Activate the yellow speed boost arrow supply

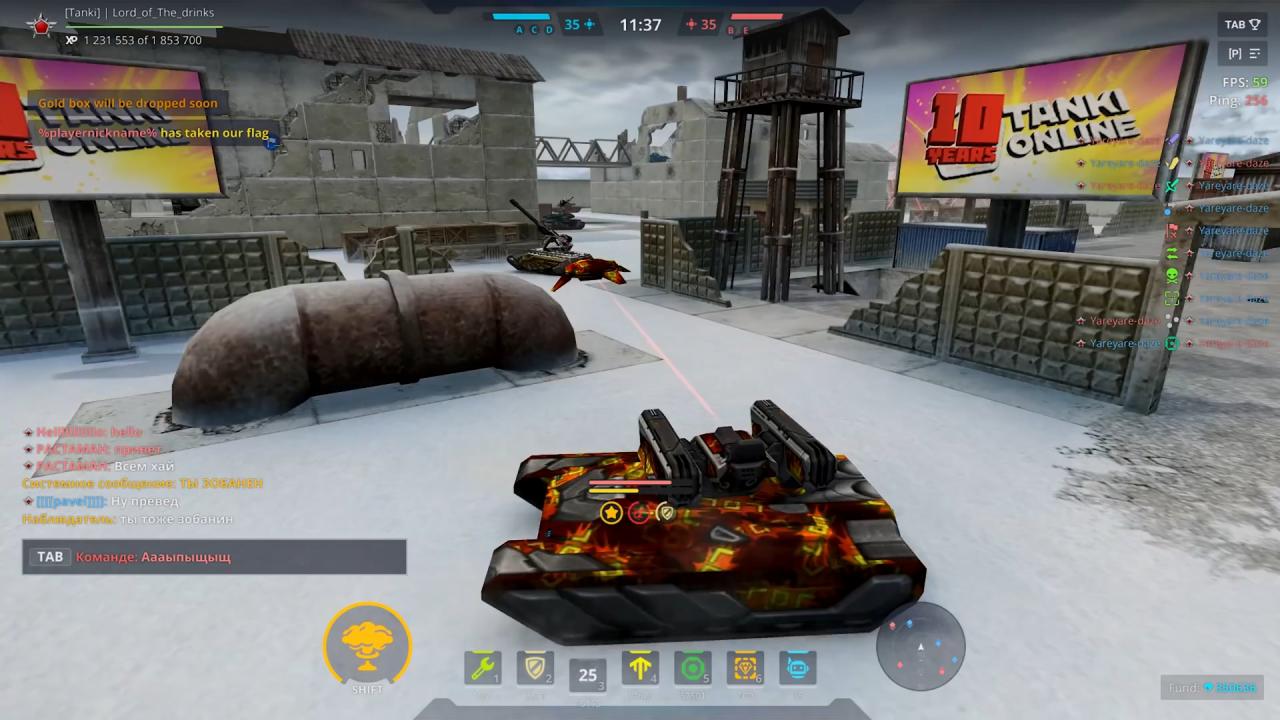pyautogui.click(x=640, y=668)
